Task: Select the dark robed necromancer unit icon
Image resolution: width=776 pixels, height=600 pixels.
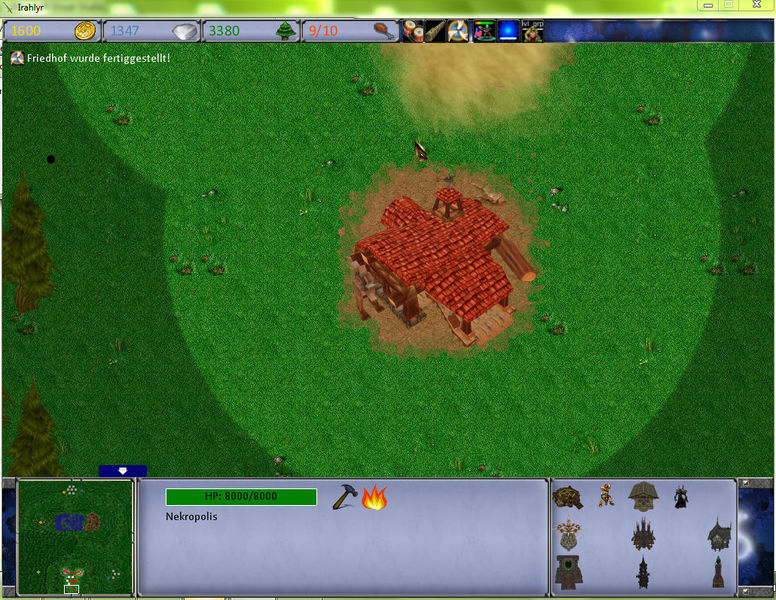Action: coord(680,496)
